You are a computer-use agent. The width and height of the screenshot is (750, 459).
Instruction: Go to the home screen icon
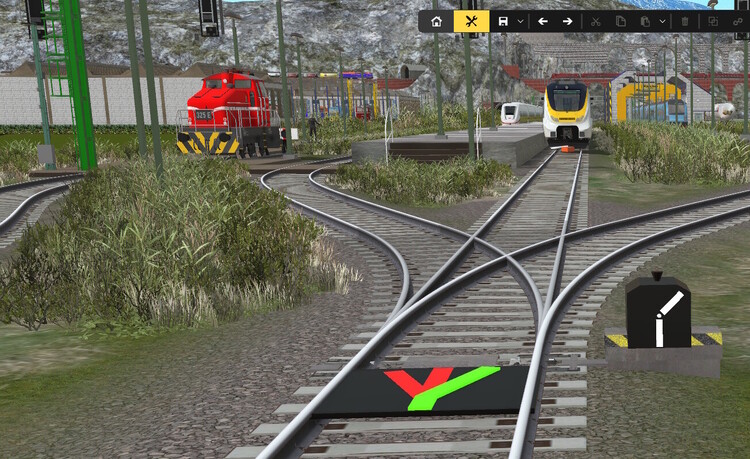(436, 21)
